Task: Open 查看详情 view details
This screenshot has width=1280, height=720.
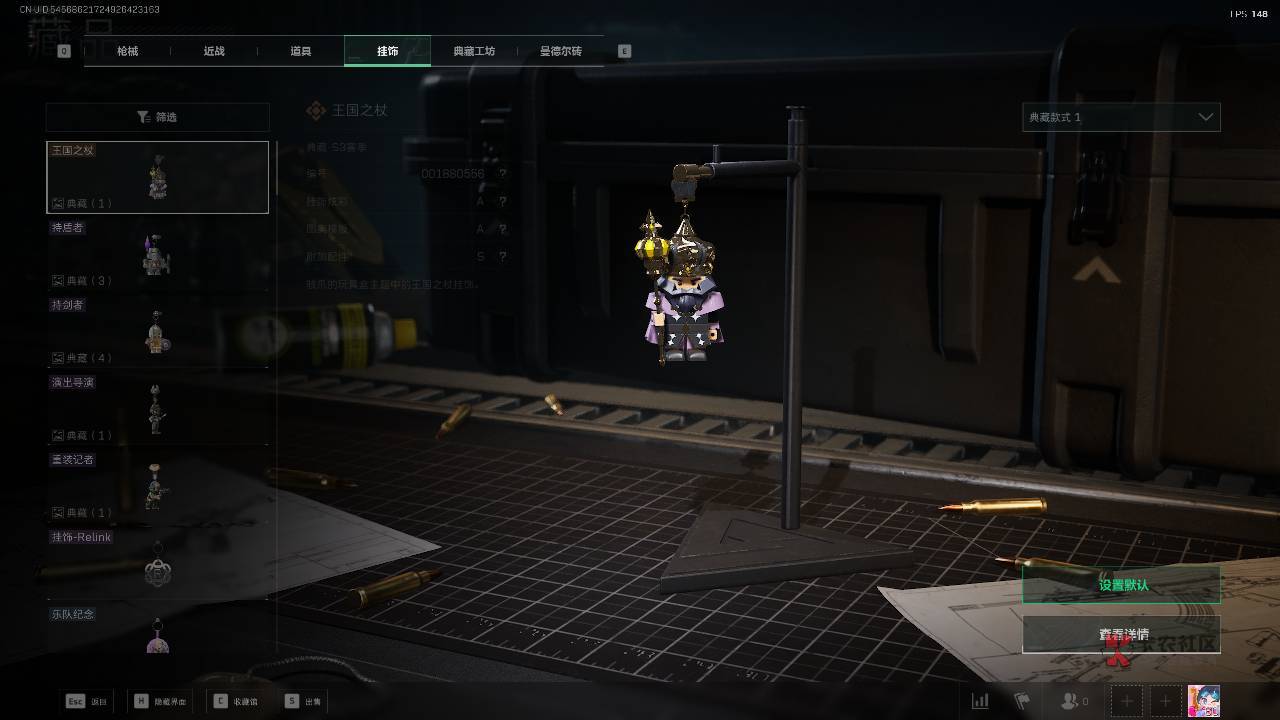Action: [x=1121, y=634]
